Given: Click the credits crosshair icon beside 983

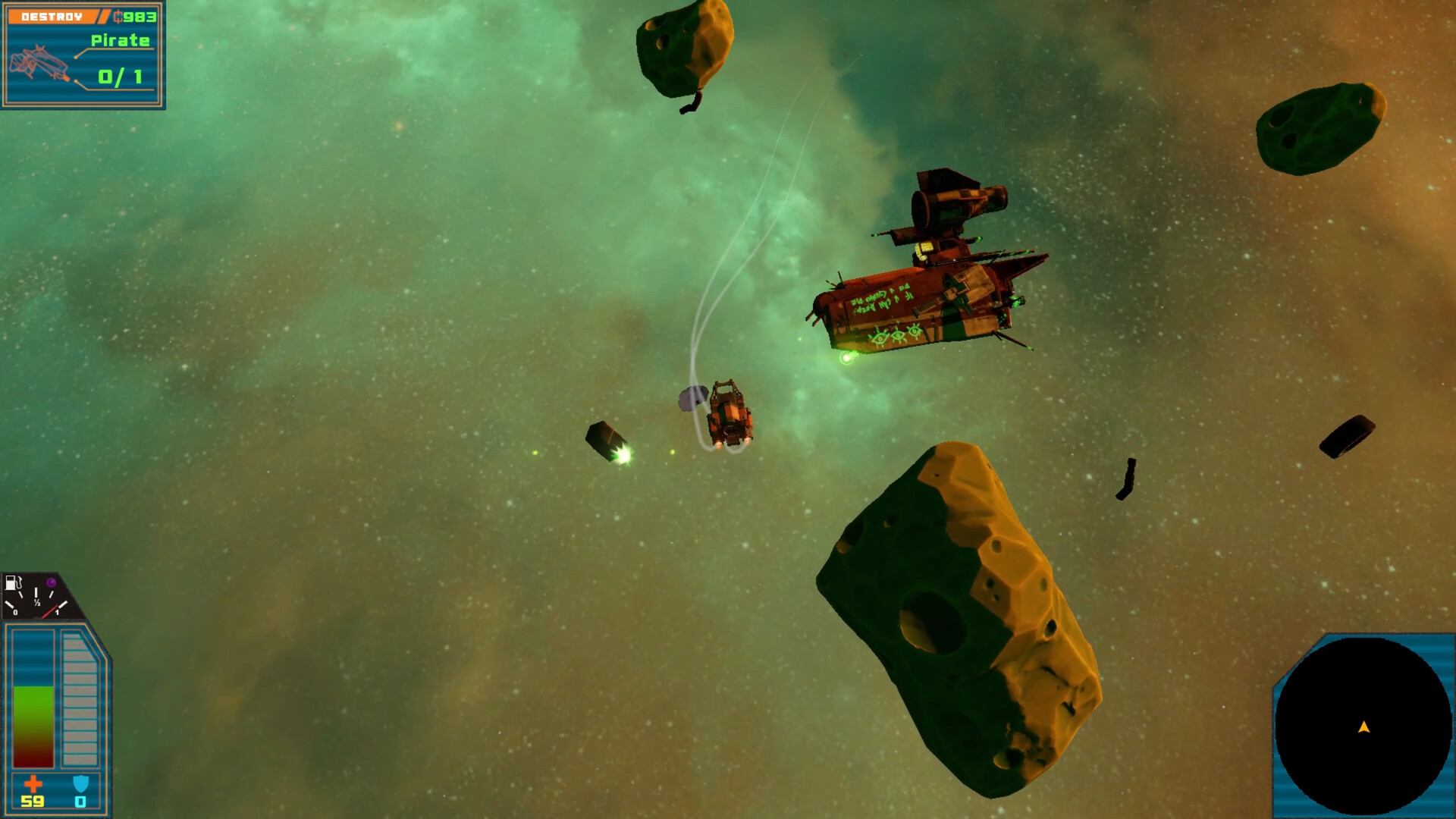Looking at the screenshot, I should pyautogui.click(x=119, y=17).
